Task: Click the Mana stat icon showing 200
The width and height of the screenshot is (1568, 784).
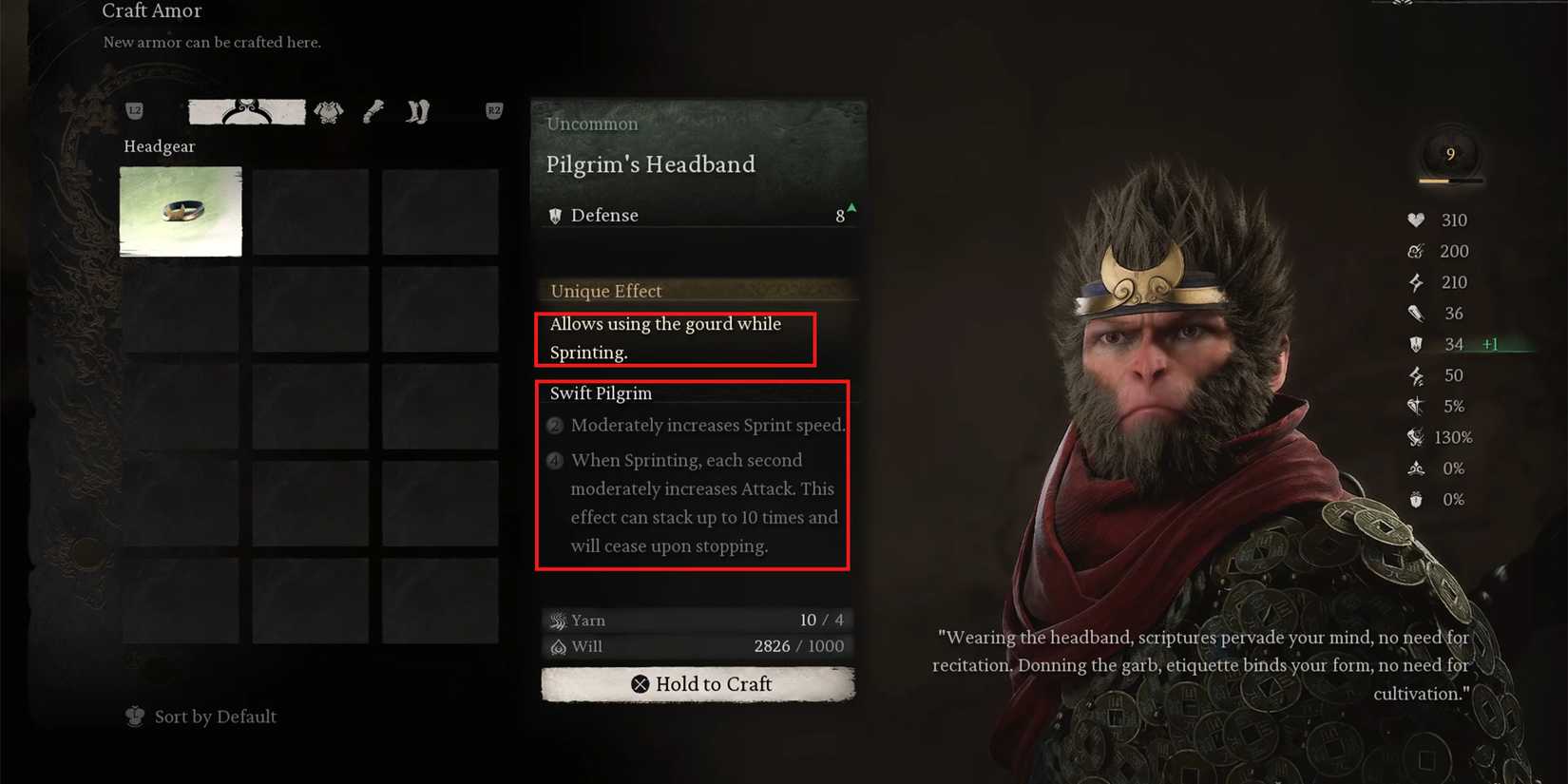Action: pyautogui.click(x=1416, y=251)
